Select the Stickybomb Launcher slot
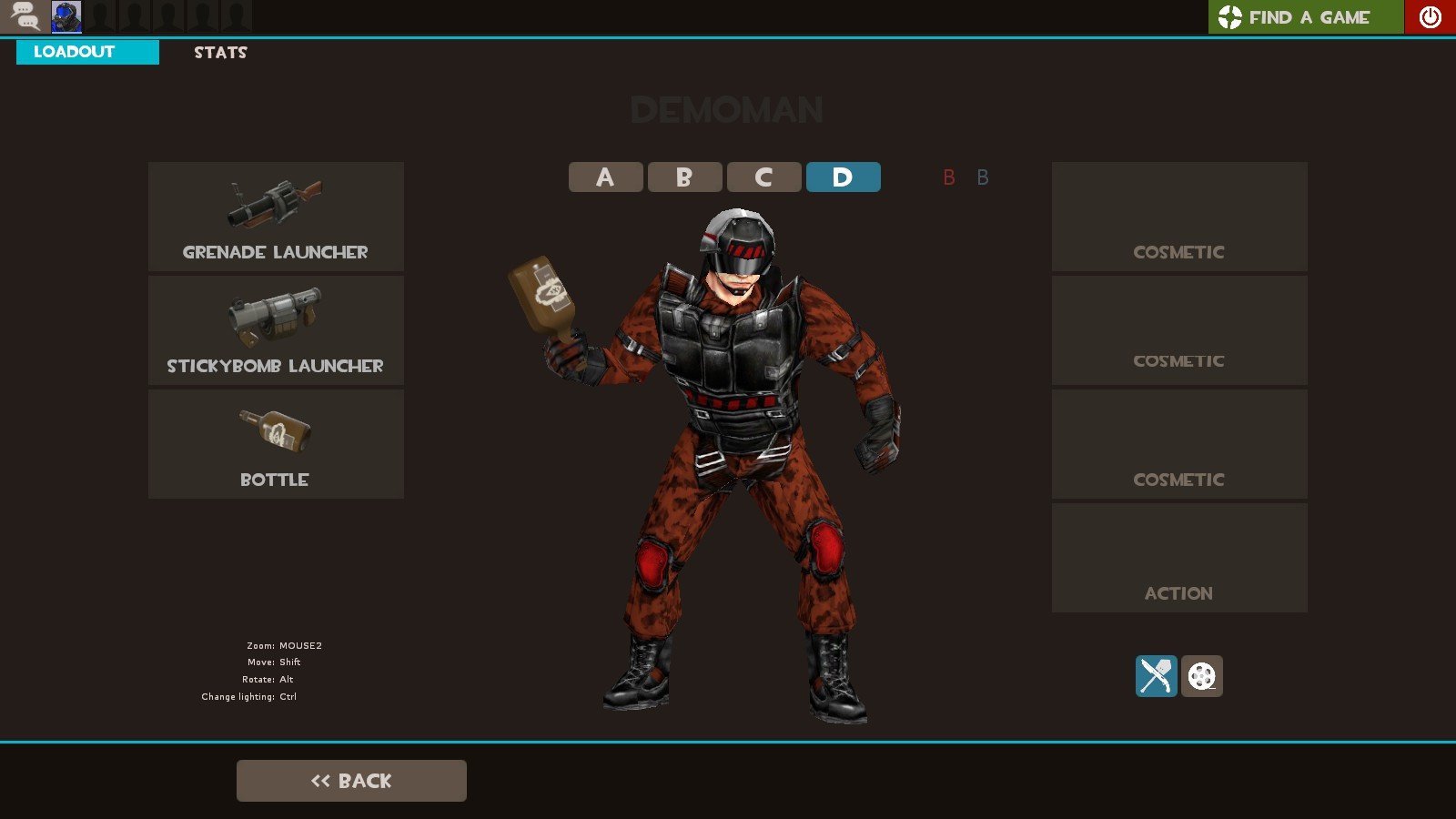This screenshot has height=819, width=1456. point(276,329)
